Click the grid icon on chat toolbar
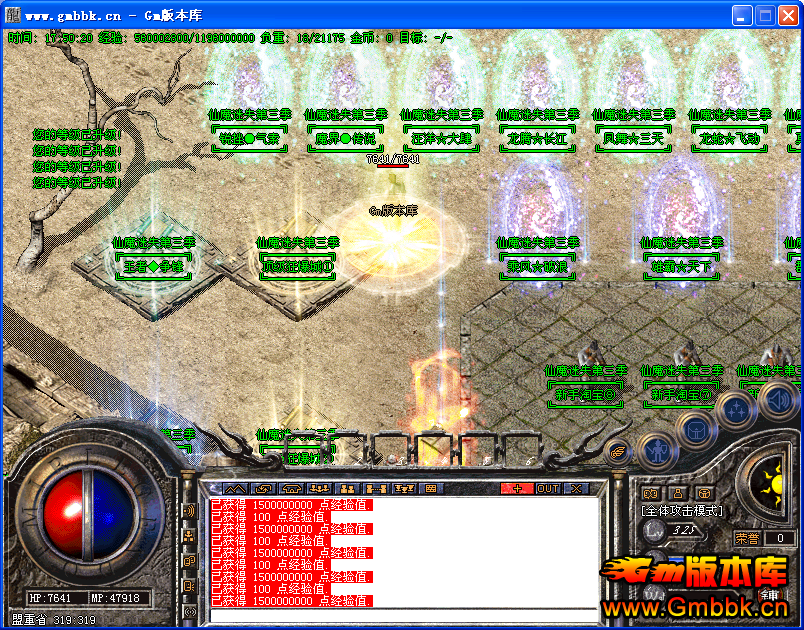Screen dimensions: 804x630 point(431,488)
